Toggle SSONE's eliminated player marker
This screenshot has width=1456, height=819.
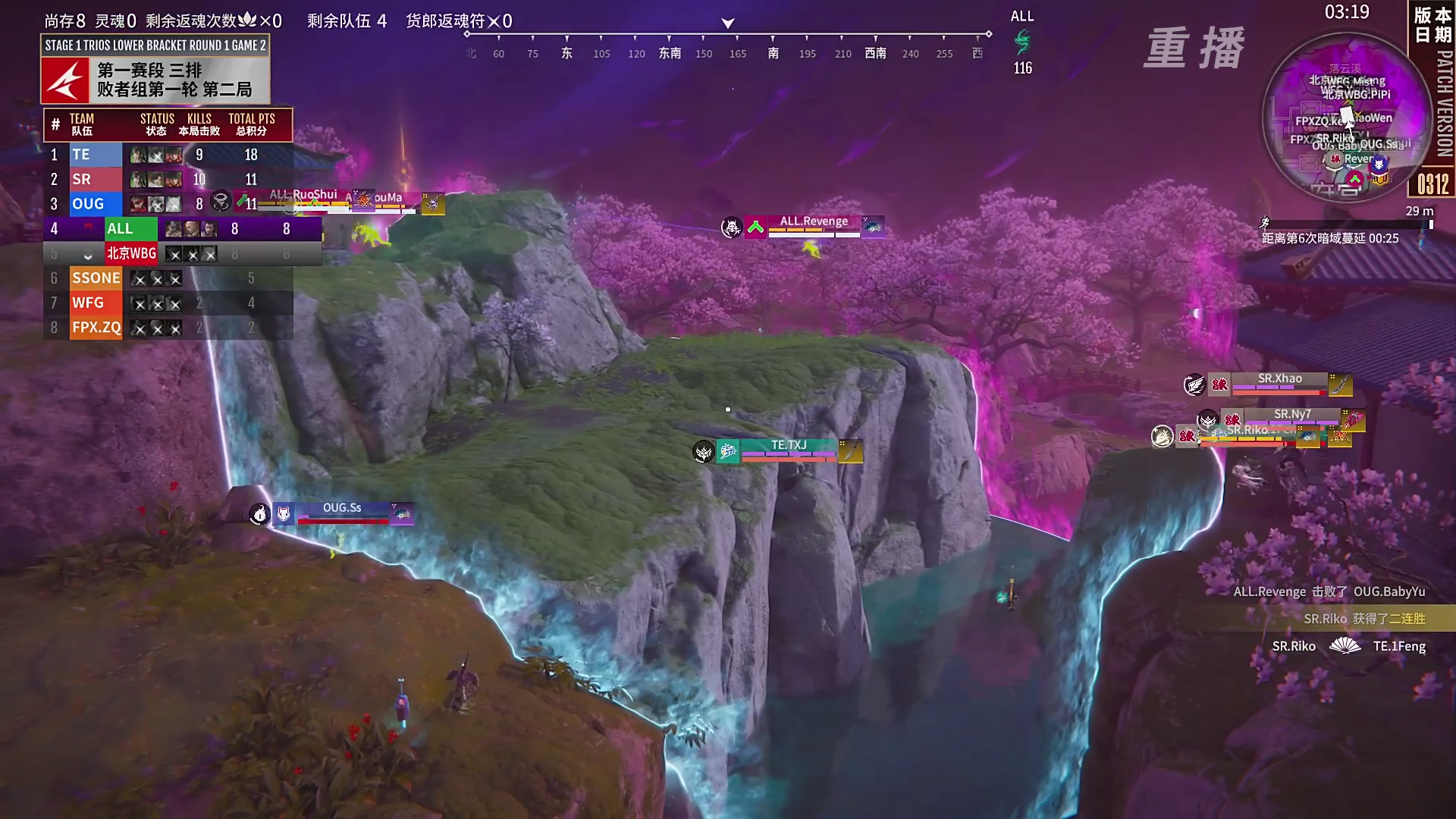click(140, 278)
